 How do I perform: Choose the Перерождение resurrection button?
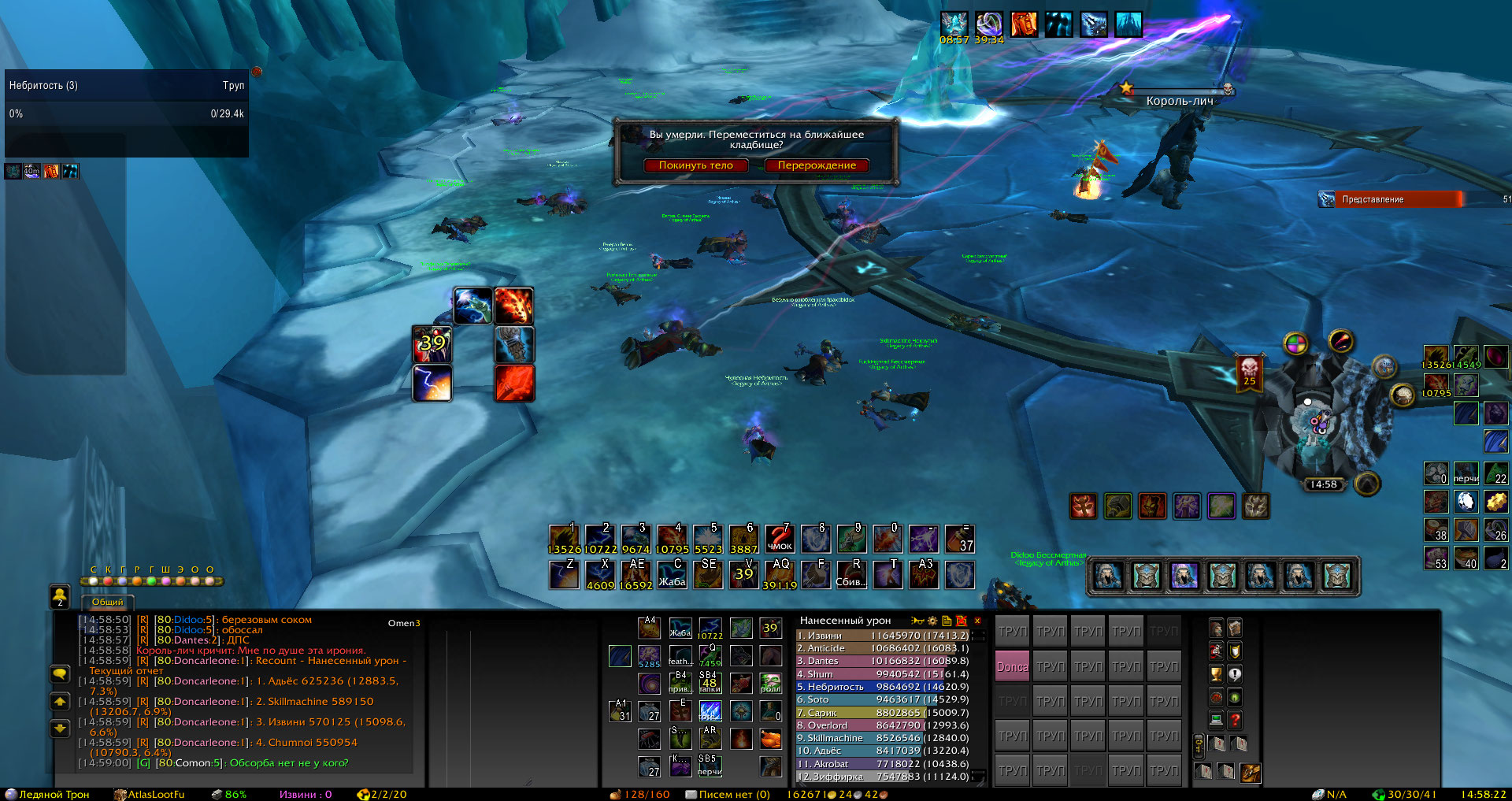[x=817, y=165]
